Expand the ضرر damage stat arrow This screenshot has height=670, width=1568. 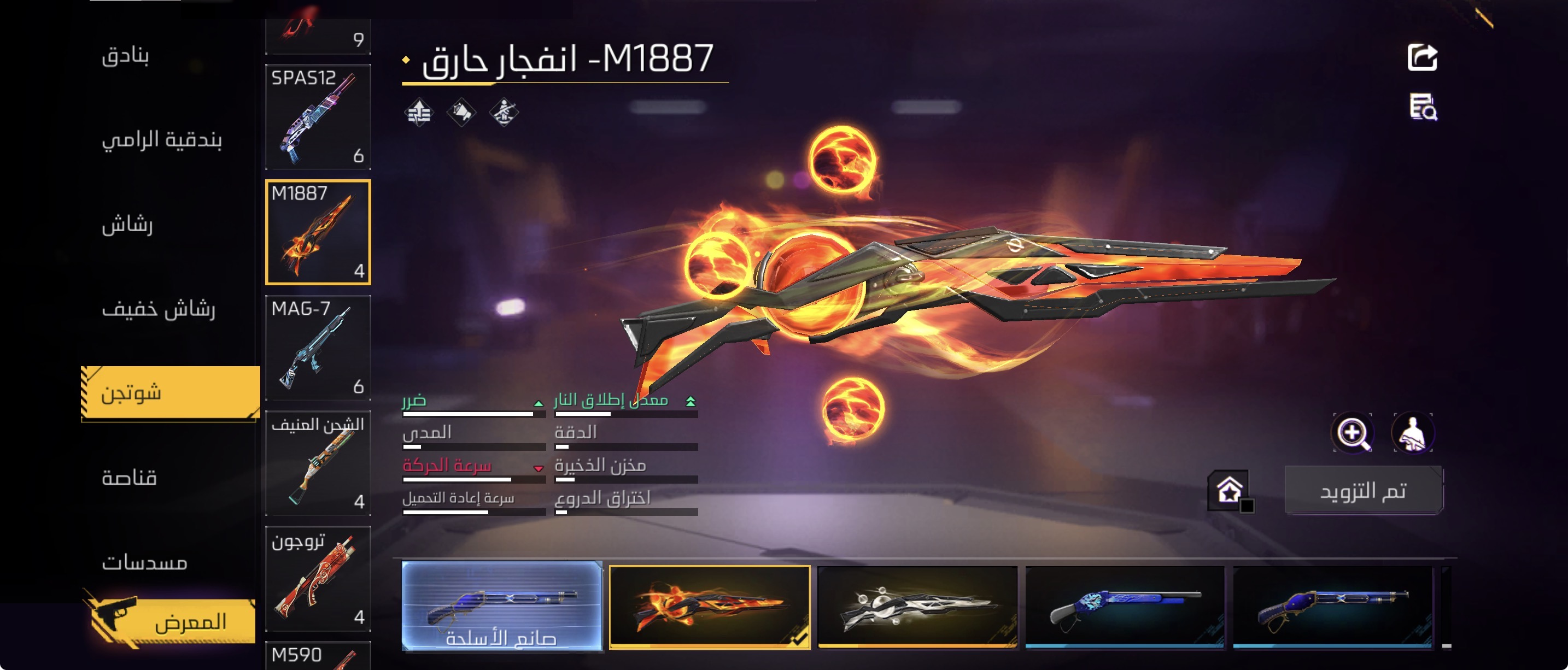(x=538, y=403)
